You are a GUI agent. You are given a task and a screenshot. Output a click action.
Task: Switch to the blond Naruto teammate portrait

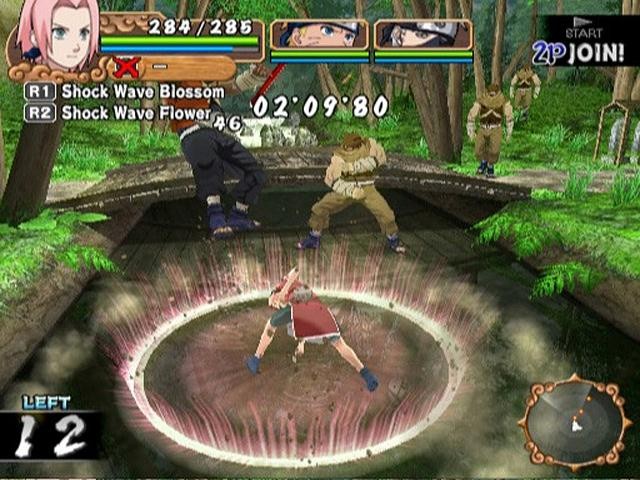click(319, 35)
